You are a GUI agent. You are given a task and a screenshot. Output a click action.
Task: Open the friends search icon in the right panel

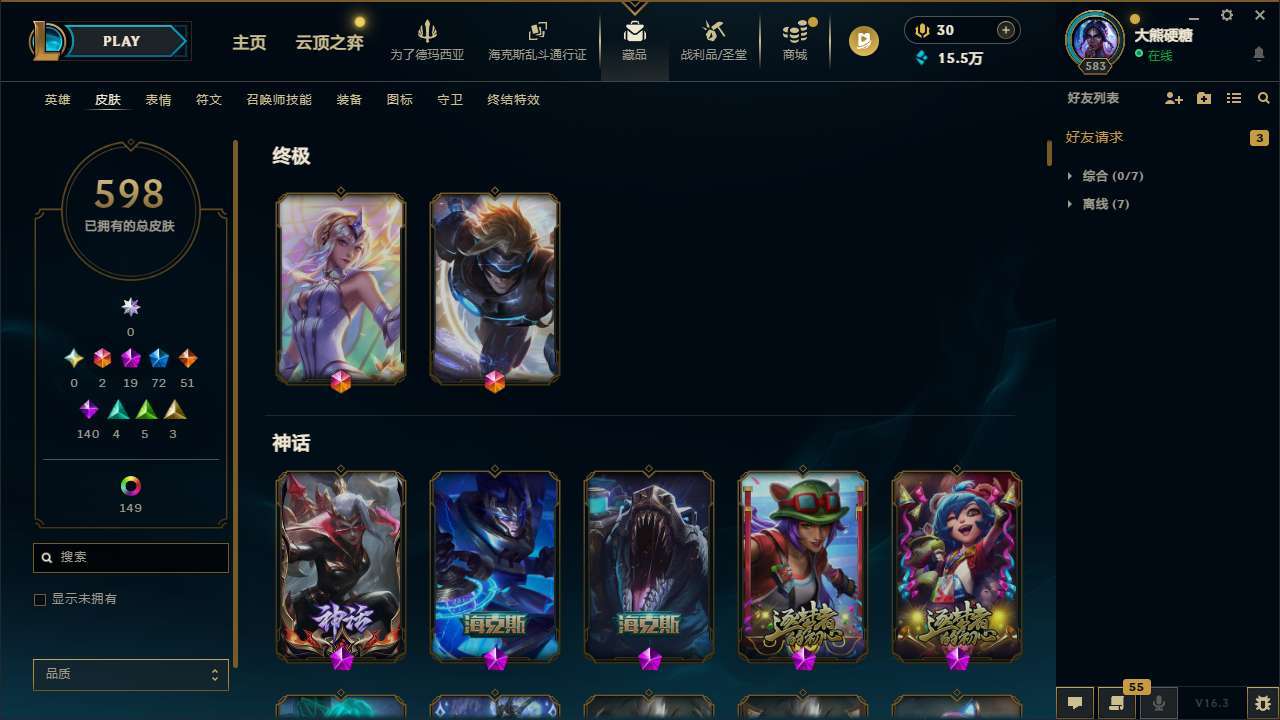pos(1263,98)
